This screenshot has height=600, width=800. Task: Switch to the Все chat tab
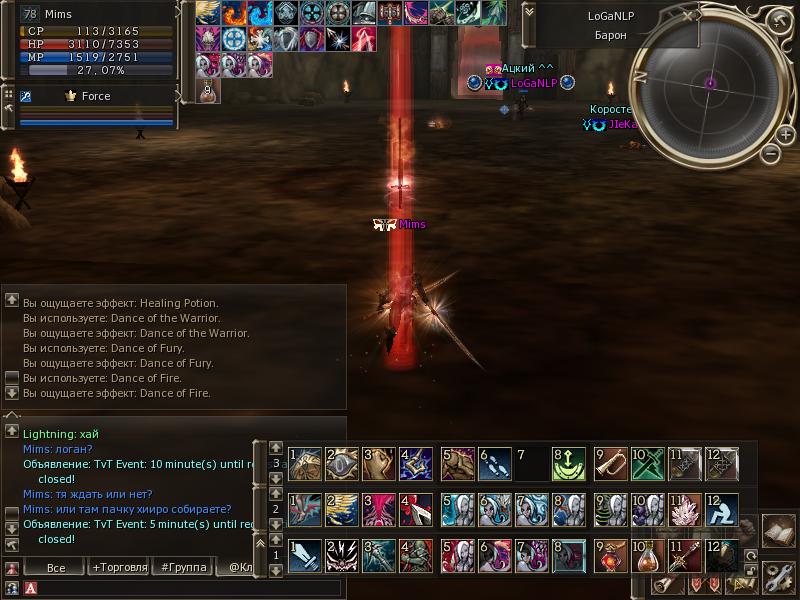pyautogui.click(x=57, y=567)
